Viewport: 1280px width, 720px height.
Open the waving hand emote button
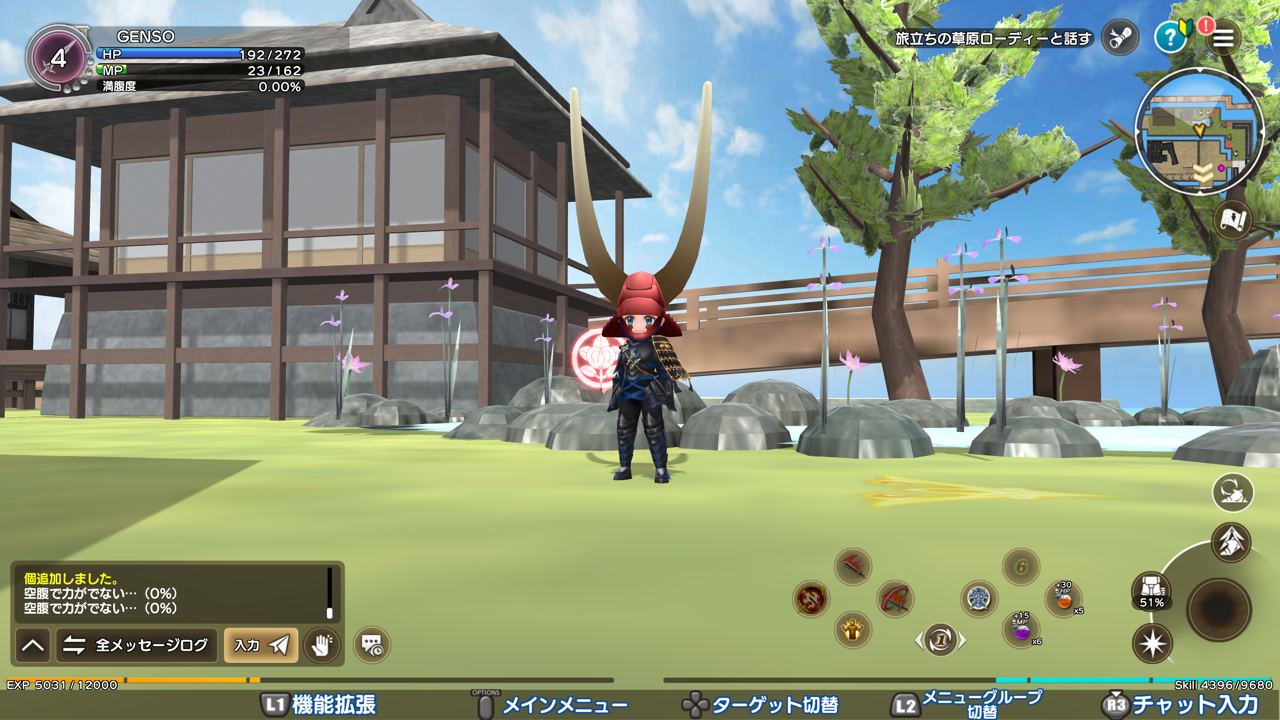(321, 645)
